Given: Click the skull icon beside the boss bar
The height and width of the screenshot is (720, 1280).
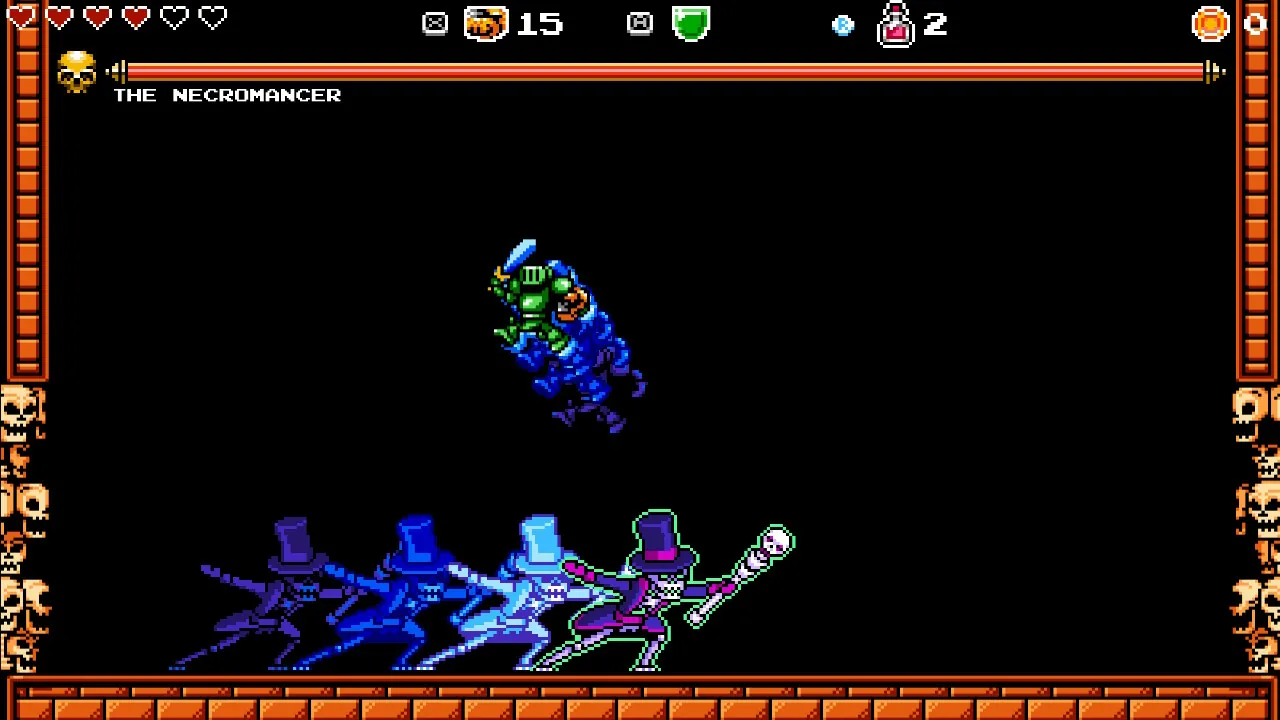Looking at the screenshot, I should click(x=76, y=70).
